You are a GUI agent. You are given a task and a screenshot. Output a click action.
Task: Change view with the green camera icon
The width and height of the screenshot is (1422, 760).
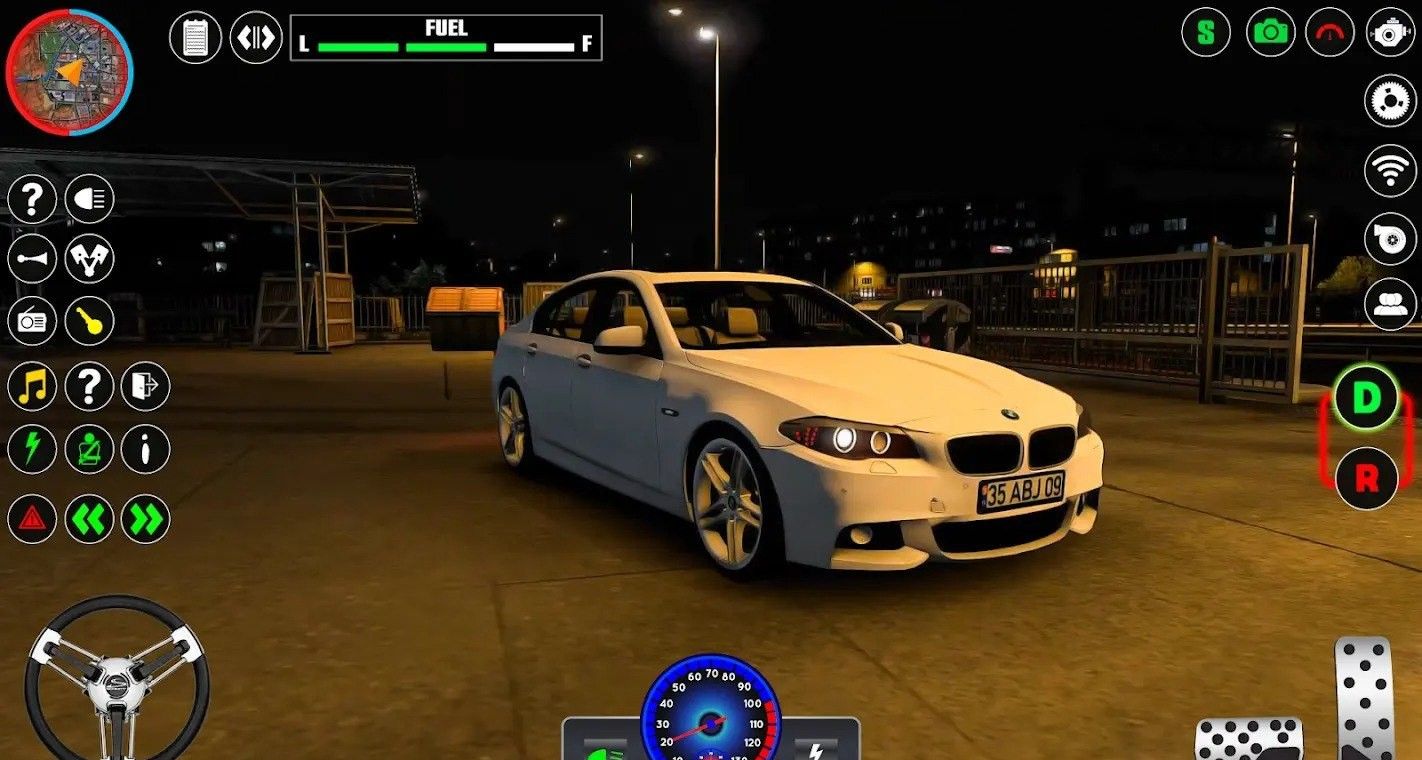[x=1270, y=32]
